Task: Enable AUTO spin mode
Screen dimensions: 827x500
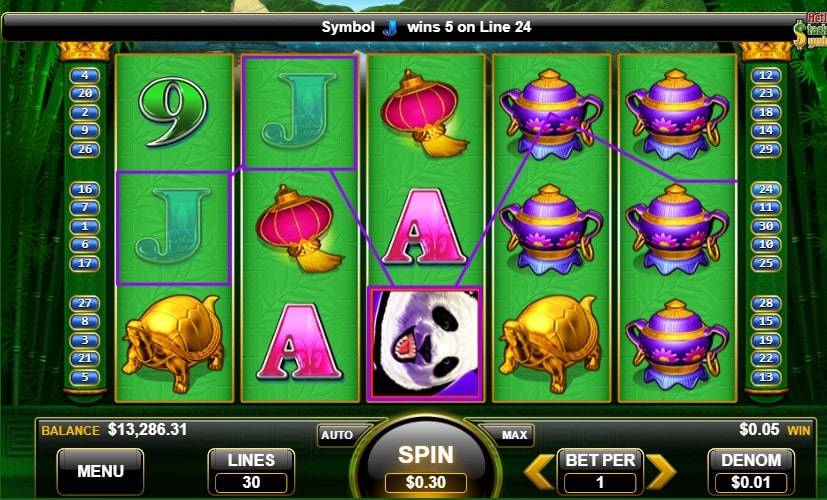Action: click(x=336, y=435)
